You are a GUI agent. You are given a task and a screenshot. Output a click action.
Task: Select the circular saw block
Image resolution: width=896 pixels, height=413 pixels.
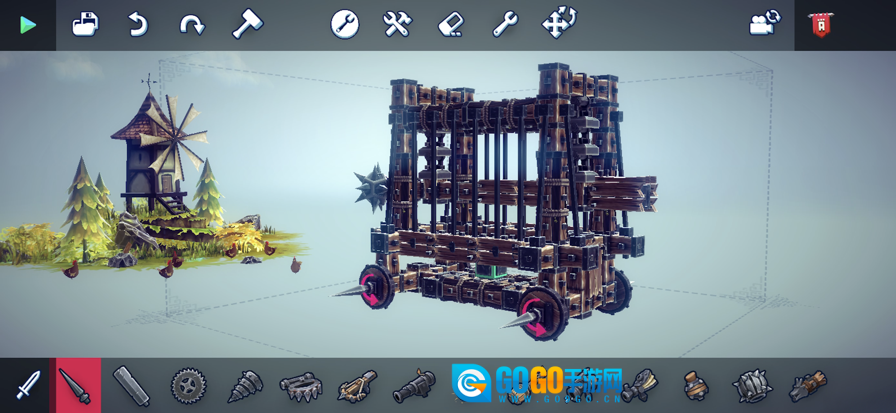tap(188, 385)
